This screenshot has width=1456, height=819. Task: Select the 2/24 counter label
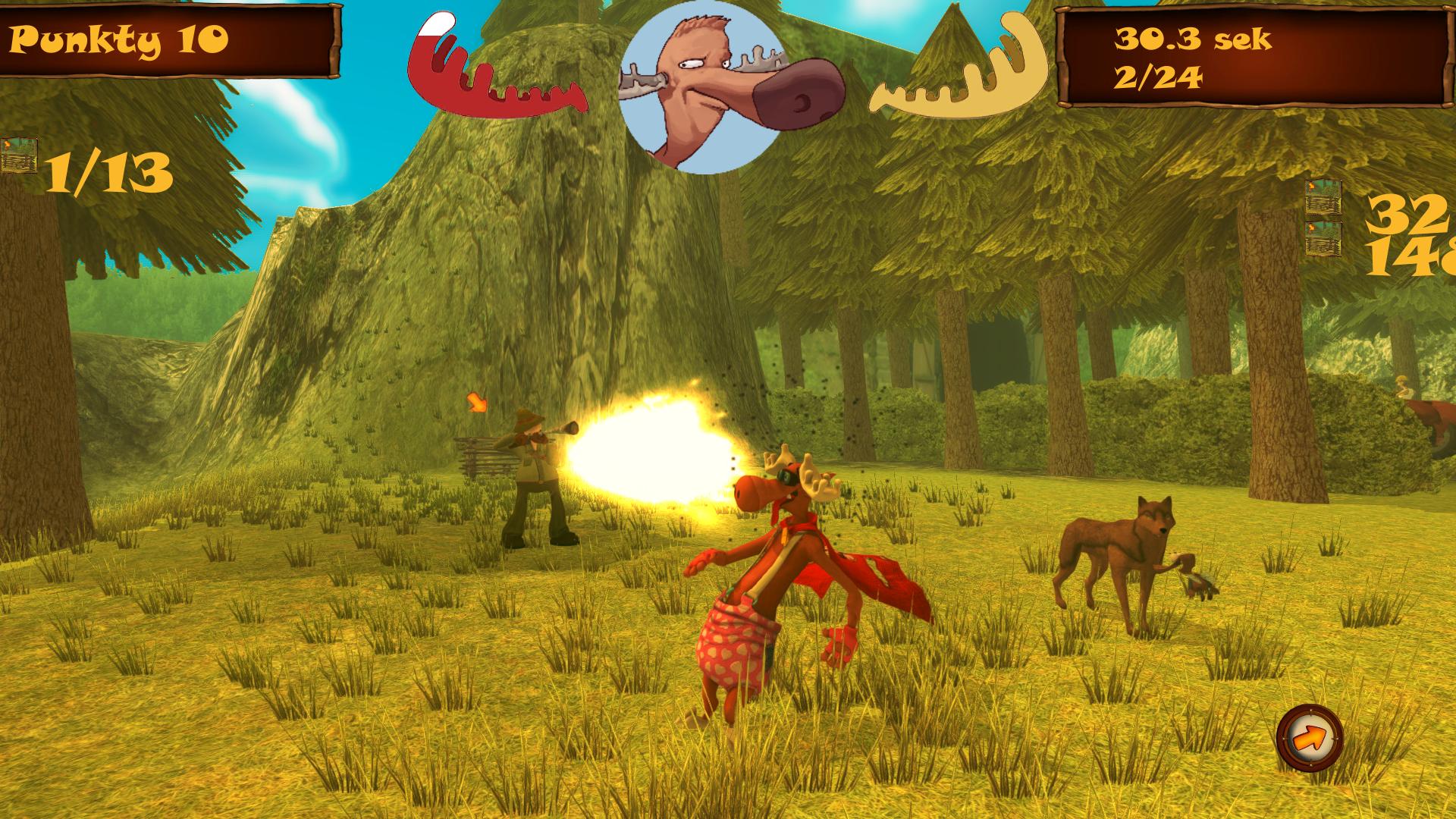pyautogui.click(x=1160, y=80)
